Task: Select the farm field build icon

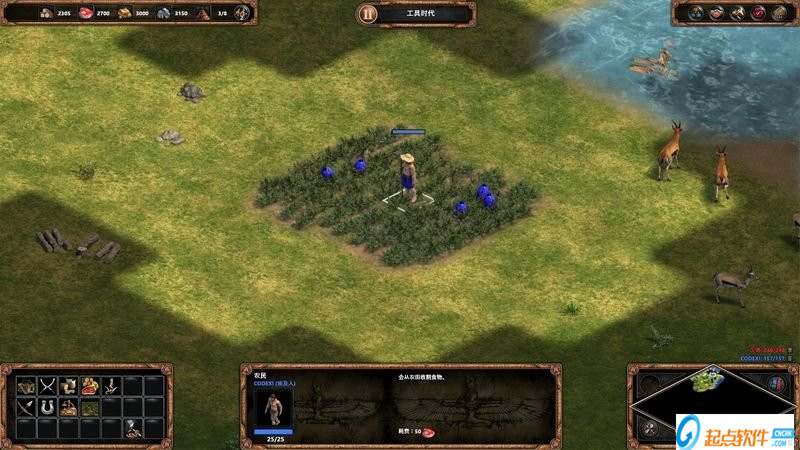Action: click(90, 407)
